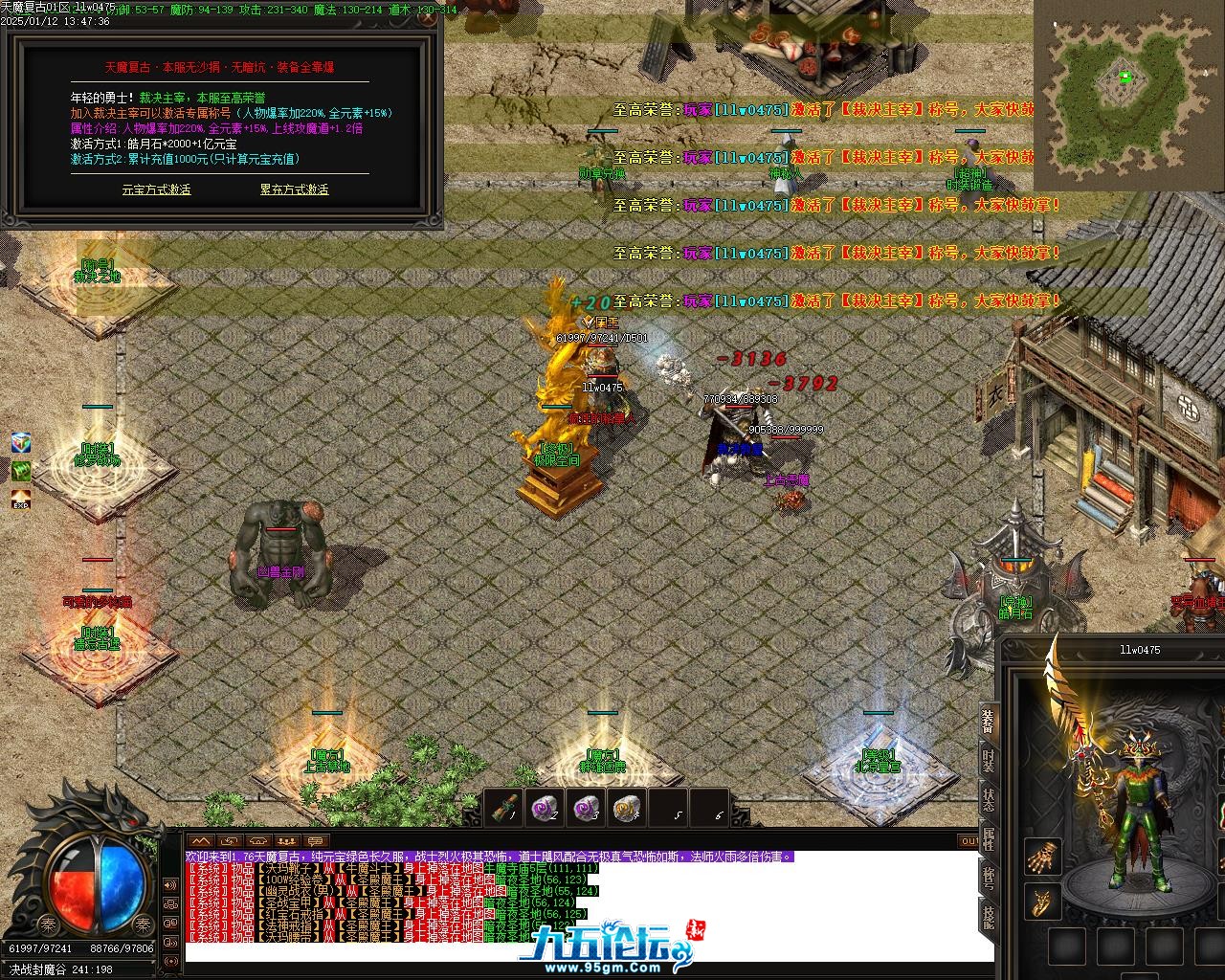Switch to the 技能 skills tab
The height and width of the screenshot is (980, 1225).
(x=988, y=918)
